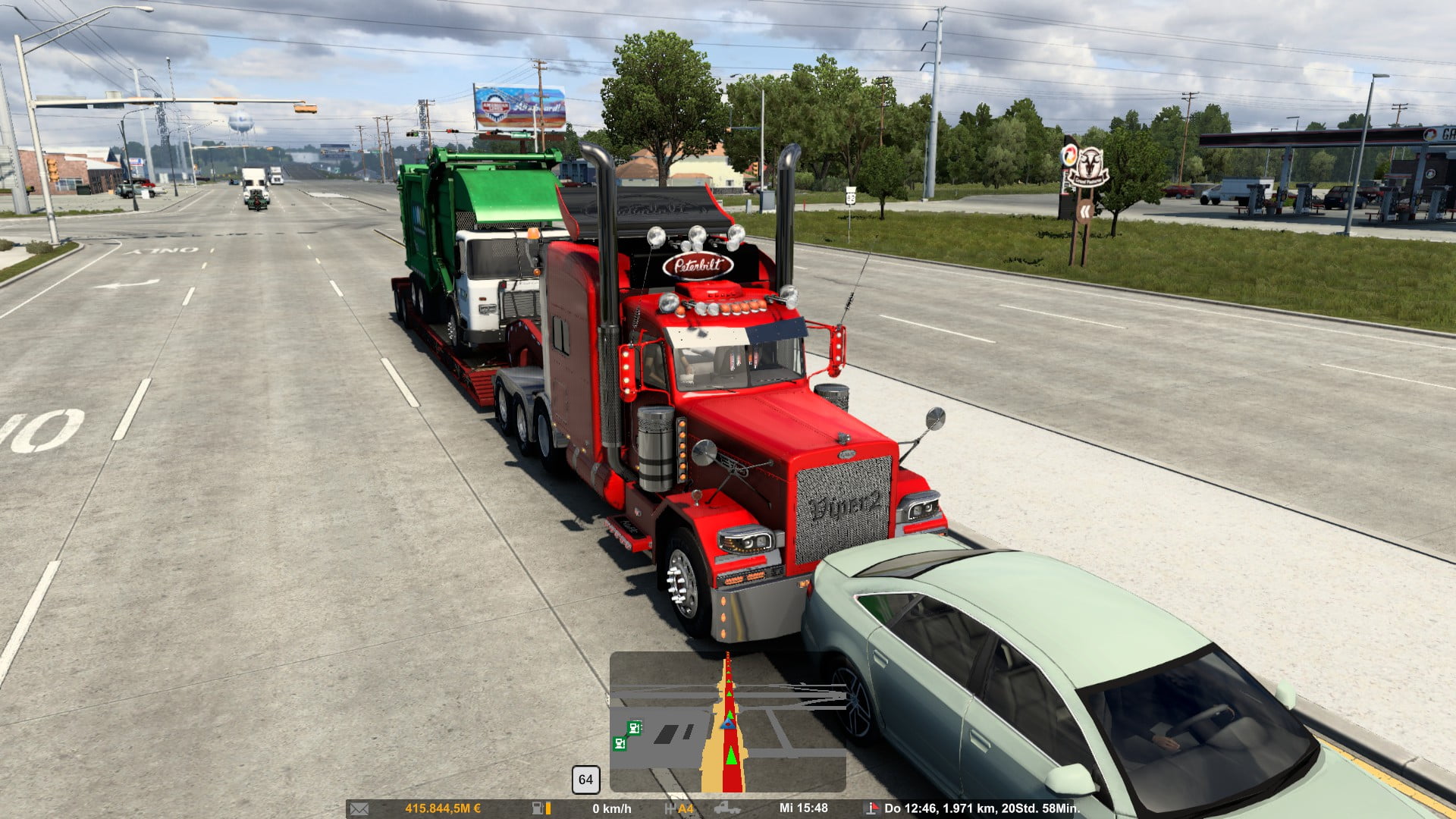Click the truck damage status icon
The image size is (1456, 819).
726,808
